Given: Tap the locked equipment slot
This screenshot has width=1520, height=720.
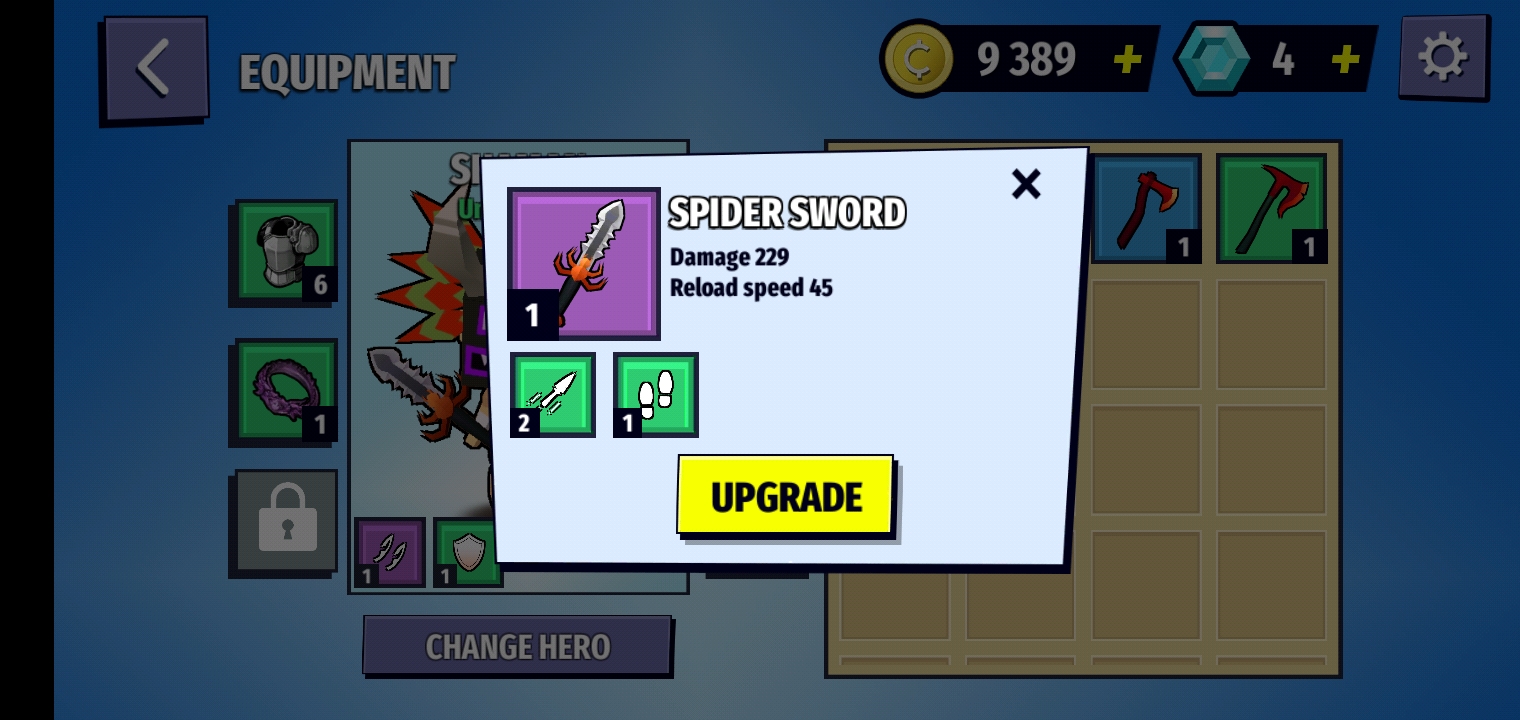Looking at the screenshot, I should pos(286,521).
